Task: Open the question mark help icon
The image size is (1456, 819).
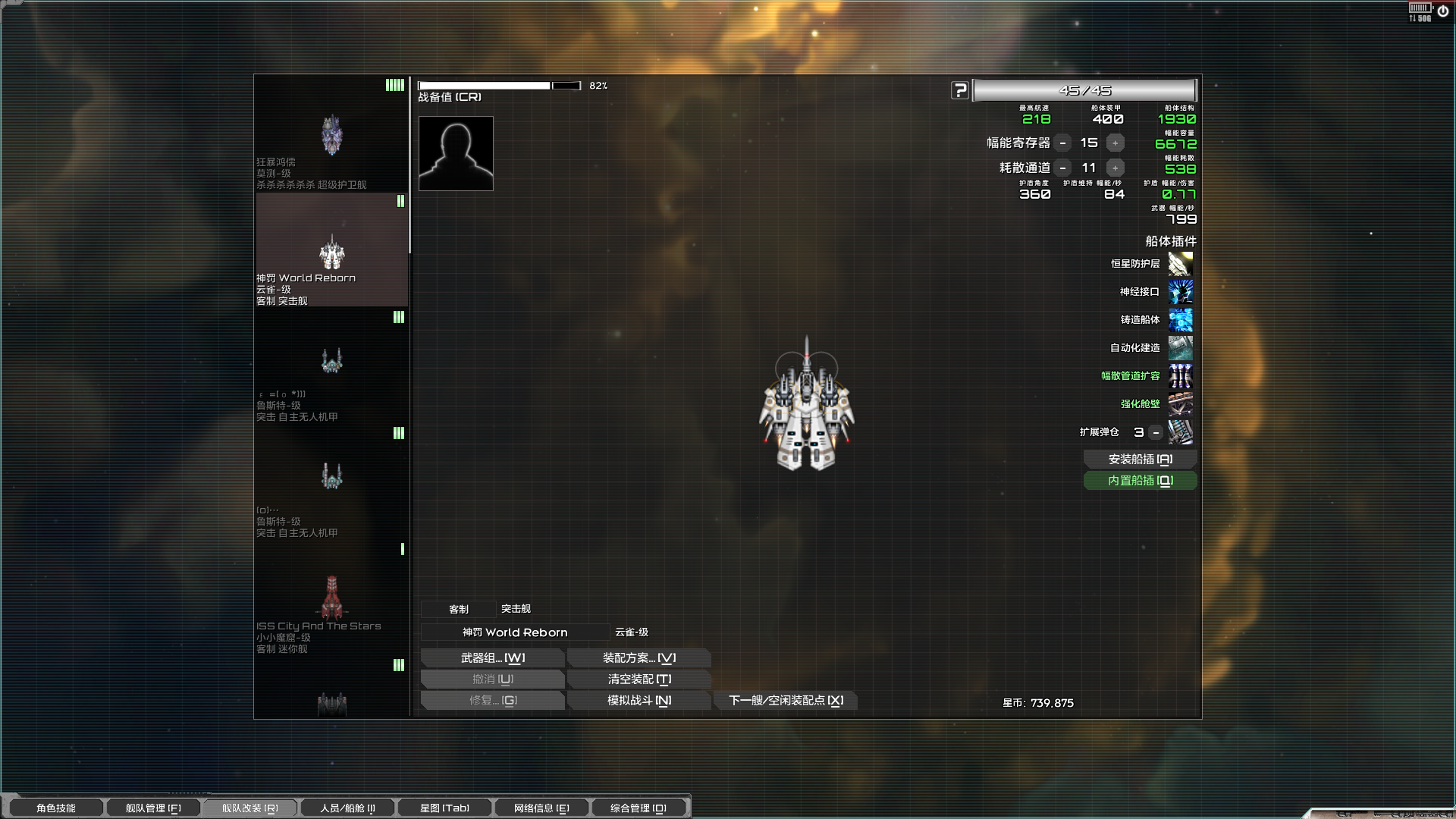Action: pyautogui.click(x=960, y=89)
